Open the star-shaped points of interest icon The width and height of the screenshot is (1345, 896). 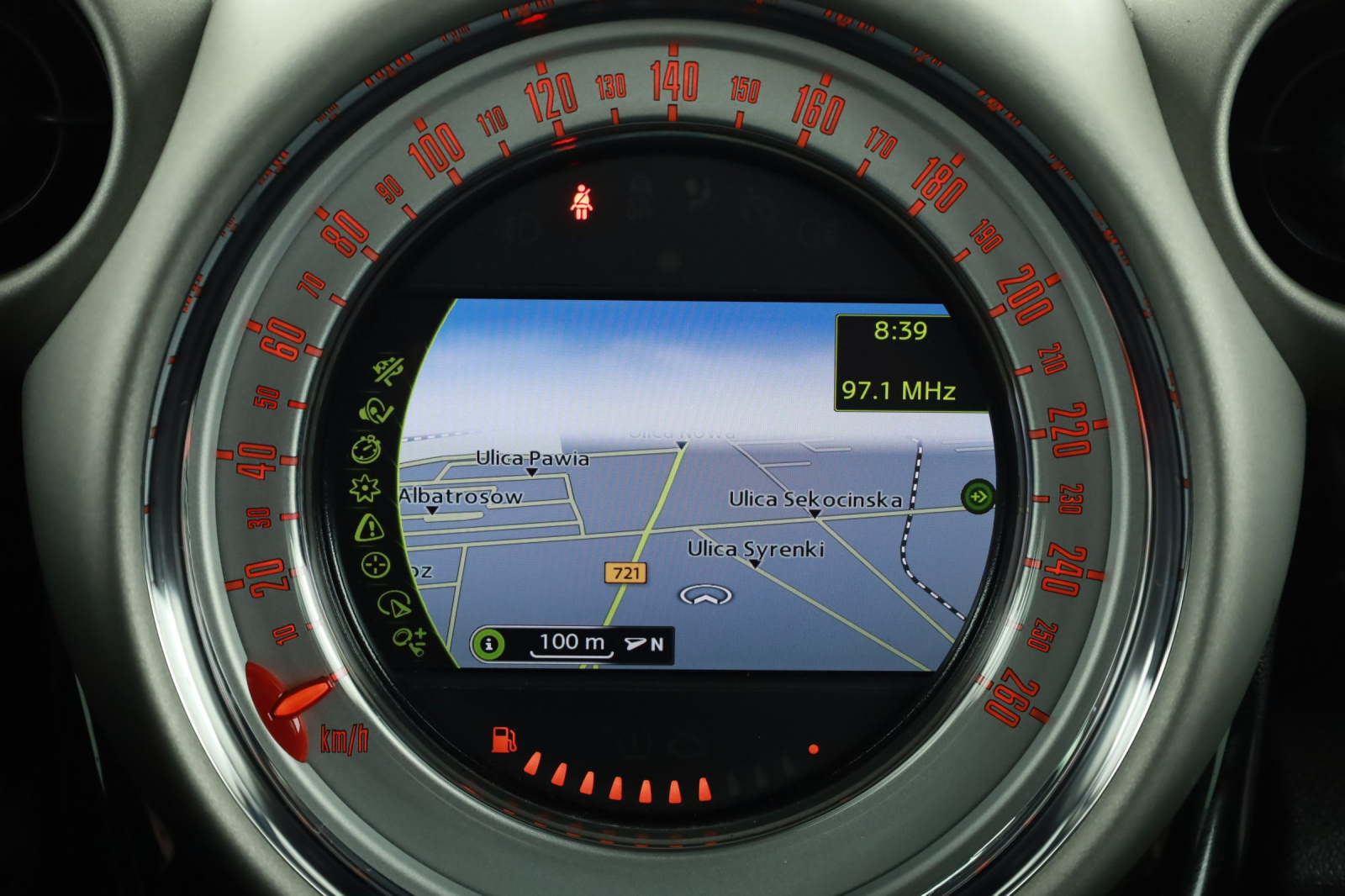366,488
